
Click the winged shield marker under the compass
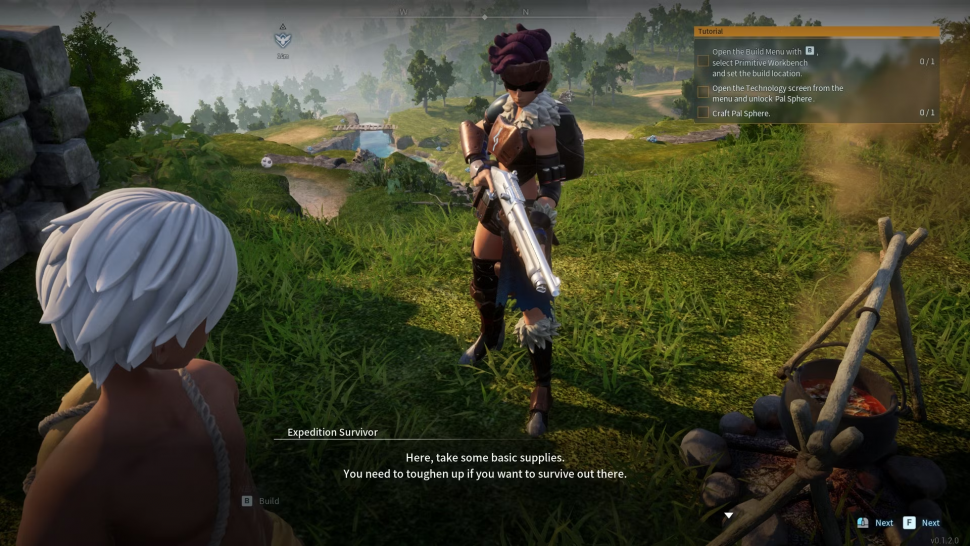coord(283,39)
